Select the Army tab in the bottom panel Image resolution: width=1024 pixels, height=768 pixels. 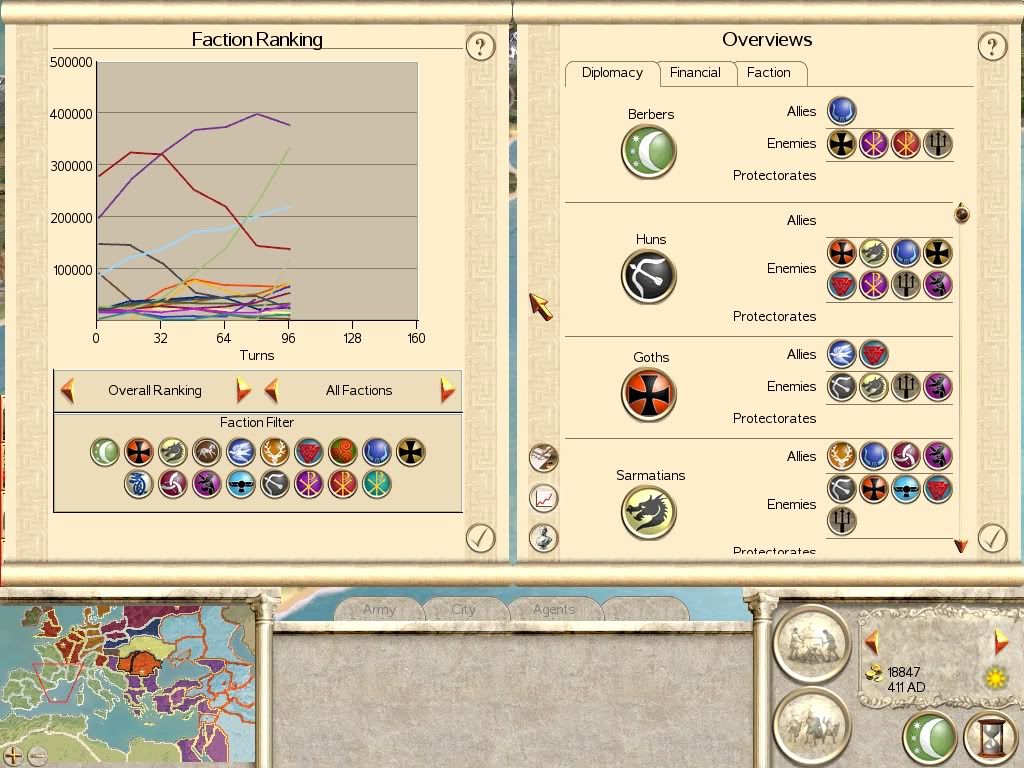tap(379, 609)
